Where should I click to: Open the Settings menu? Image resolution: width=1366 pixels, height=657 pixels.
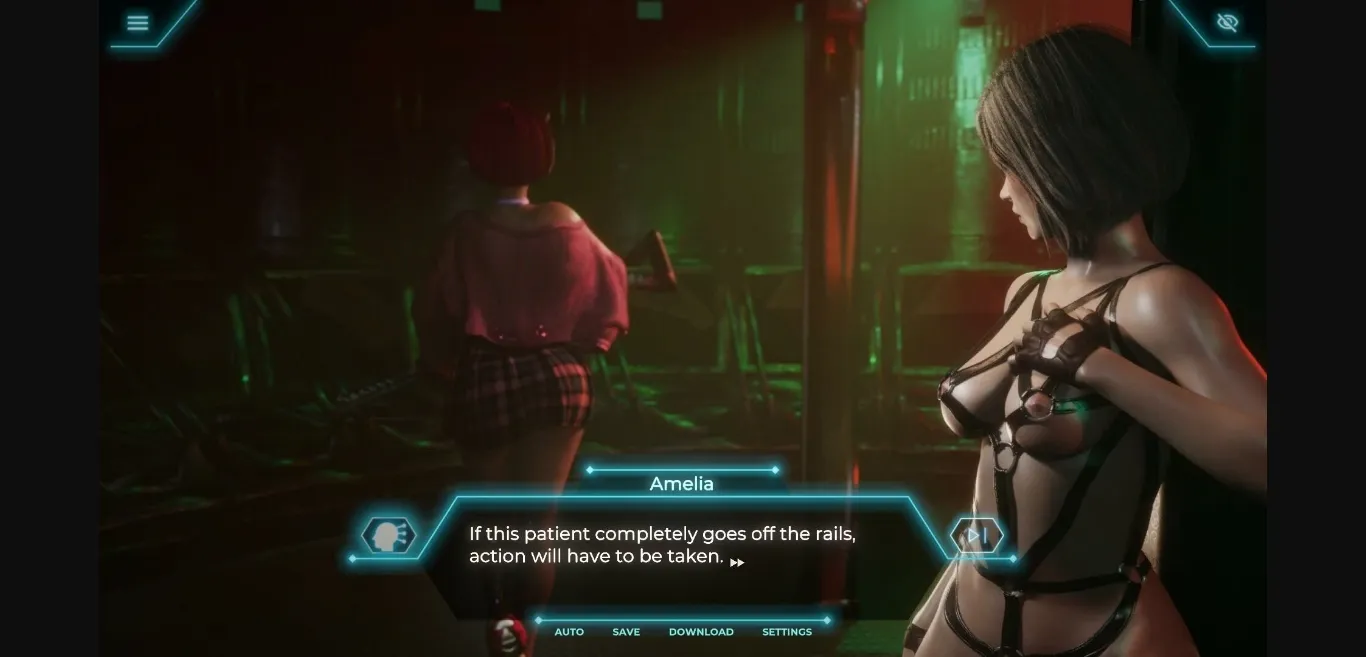coord(787,632)
